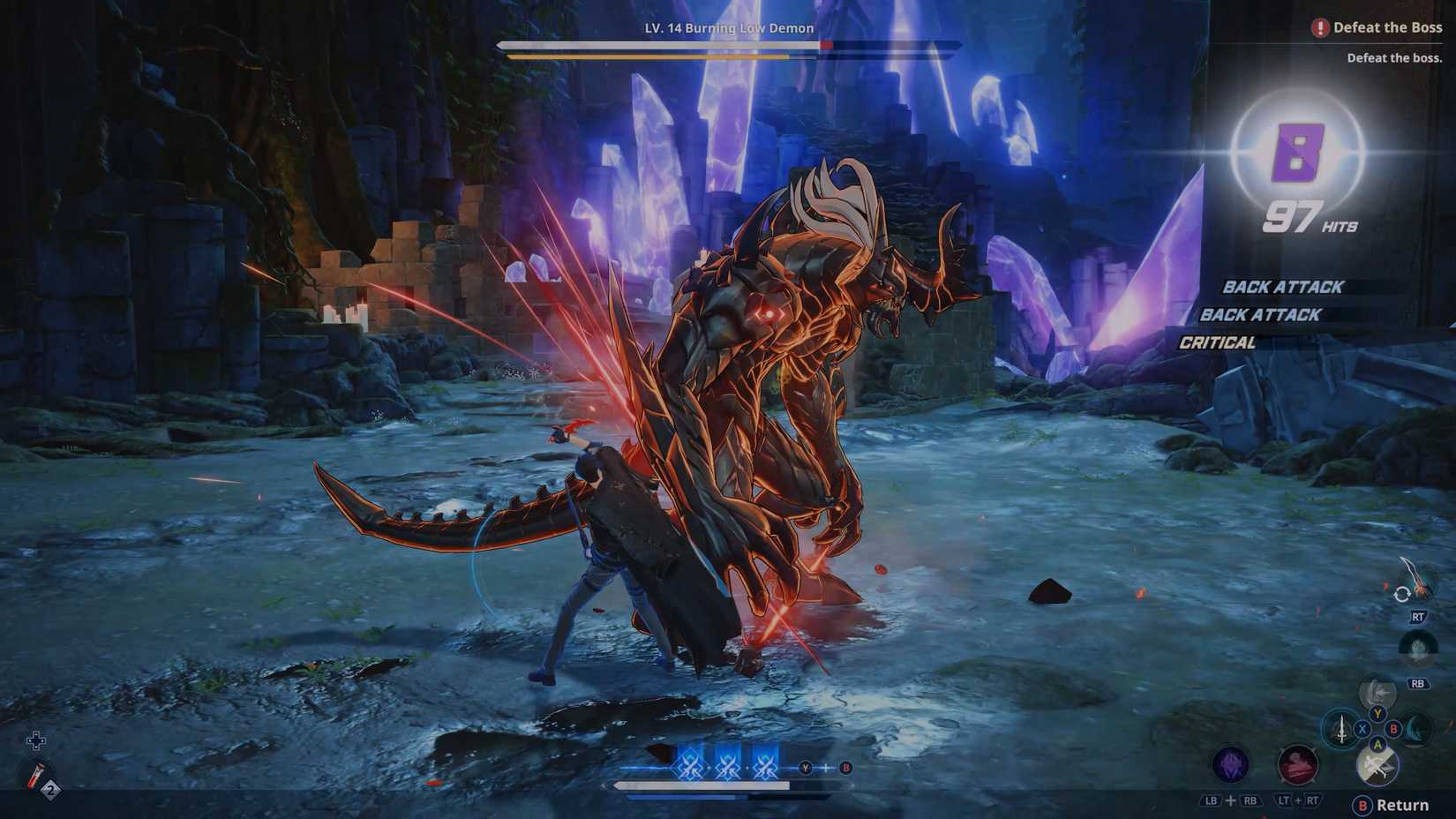Select the sword skill icon on the X button
This screenshot has width=1456, height=819.
tap(1340, 729)
